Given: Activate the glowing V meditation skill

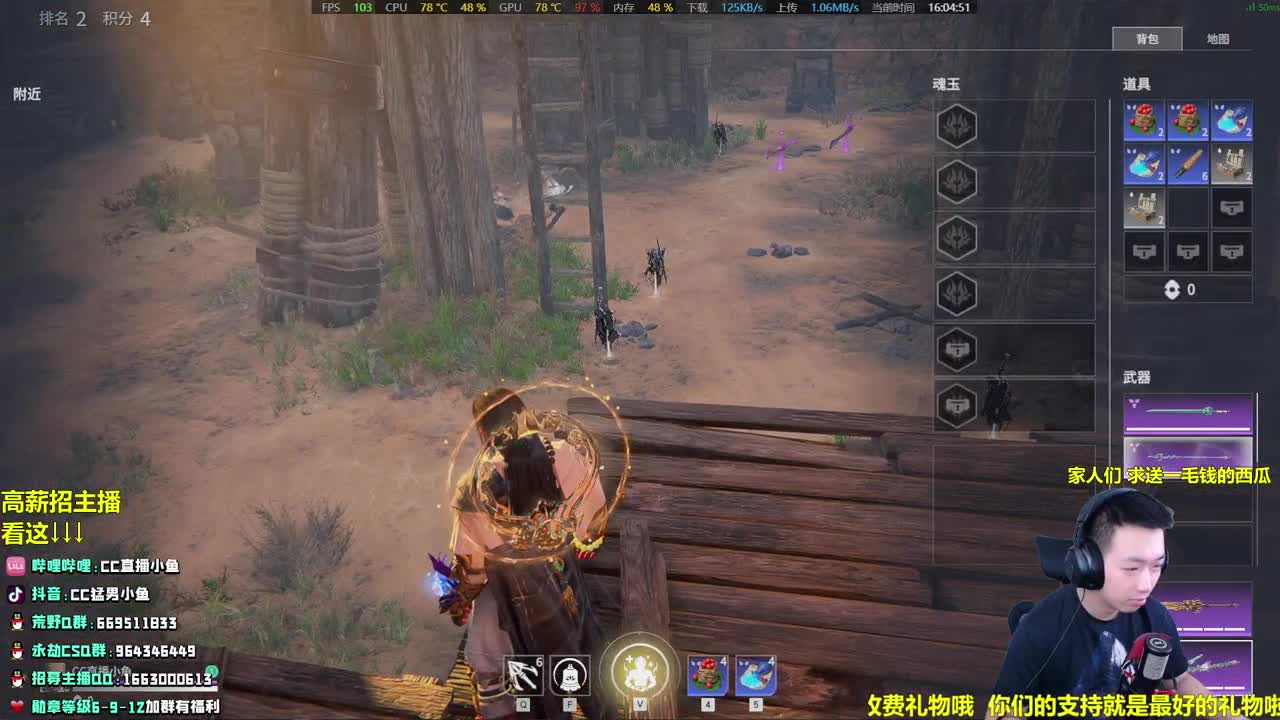Looking at the screenshot, I should 641,672.
